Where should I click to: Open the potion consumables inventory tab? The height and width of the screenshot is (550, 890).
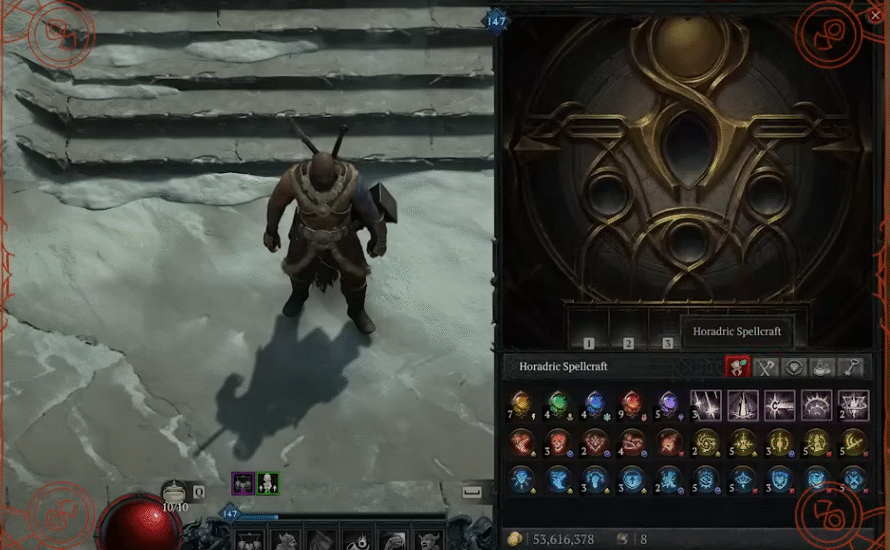coord(822,367)
